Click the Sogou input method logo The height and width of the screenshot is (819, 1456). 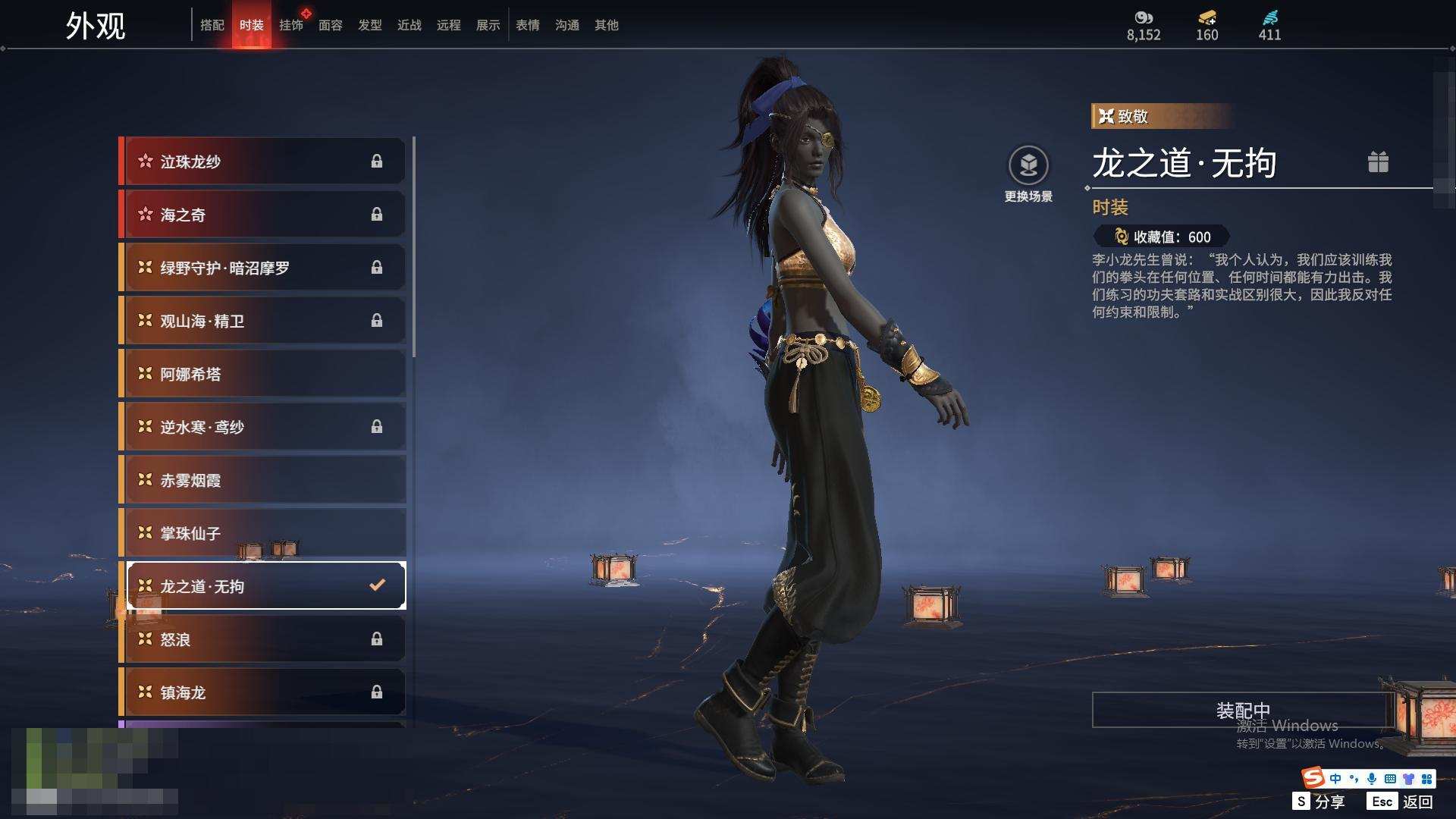[1313, 778]
